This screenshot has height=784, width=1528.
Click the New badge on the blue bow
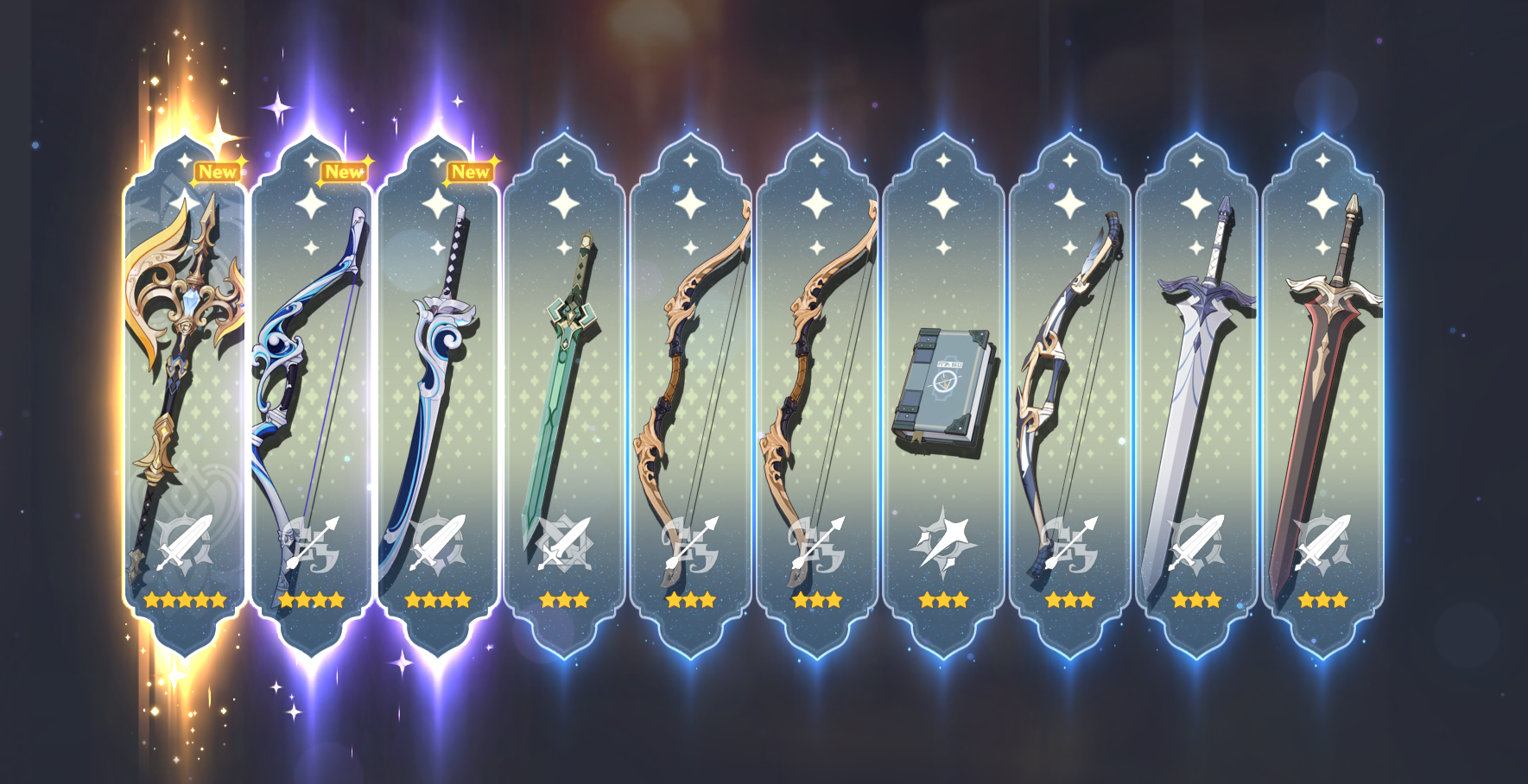pos(346,172)
